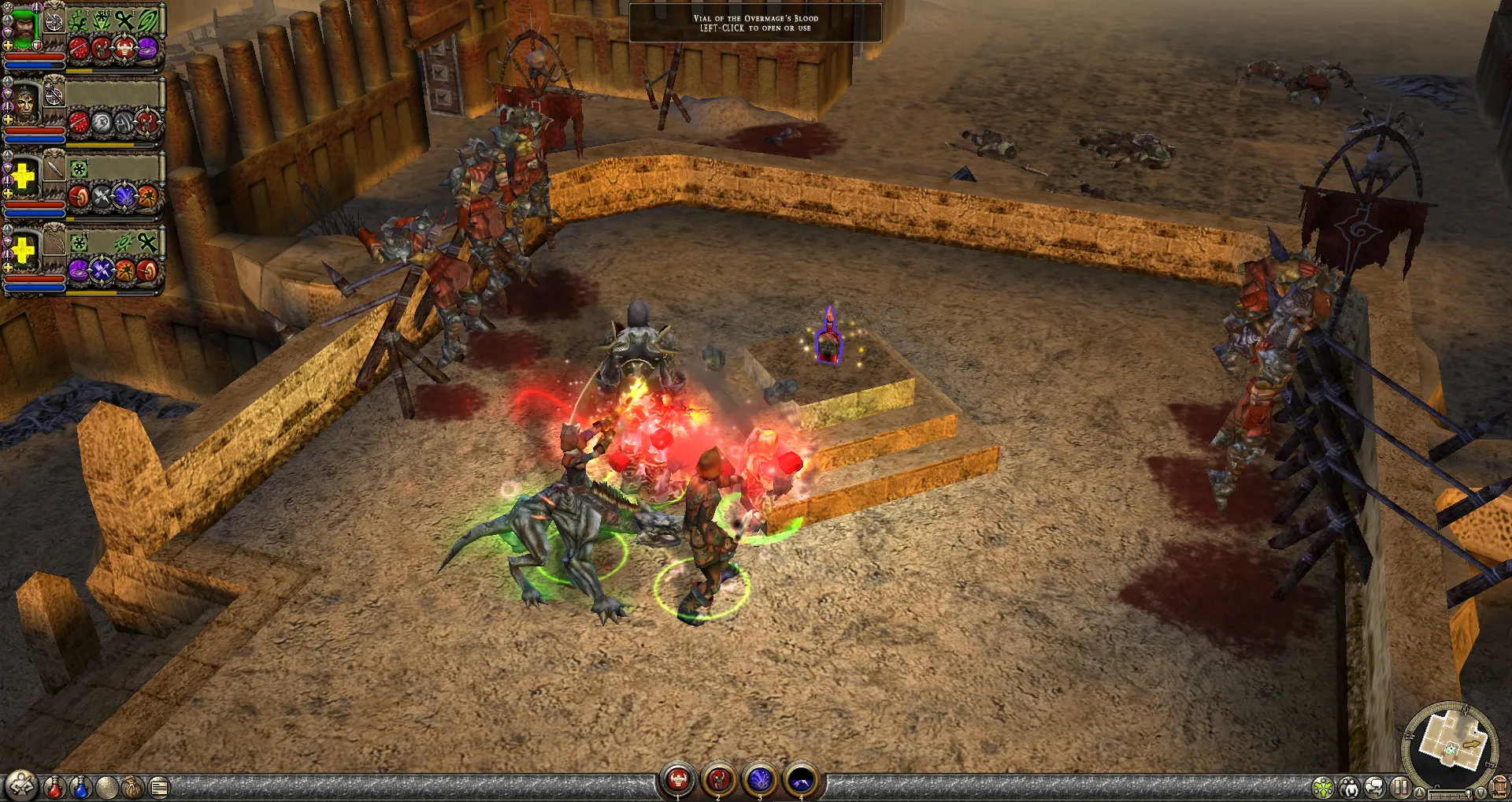
Task: Click the bow weapon slot
Action: pyautogui.click(x=54, y=241)
